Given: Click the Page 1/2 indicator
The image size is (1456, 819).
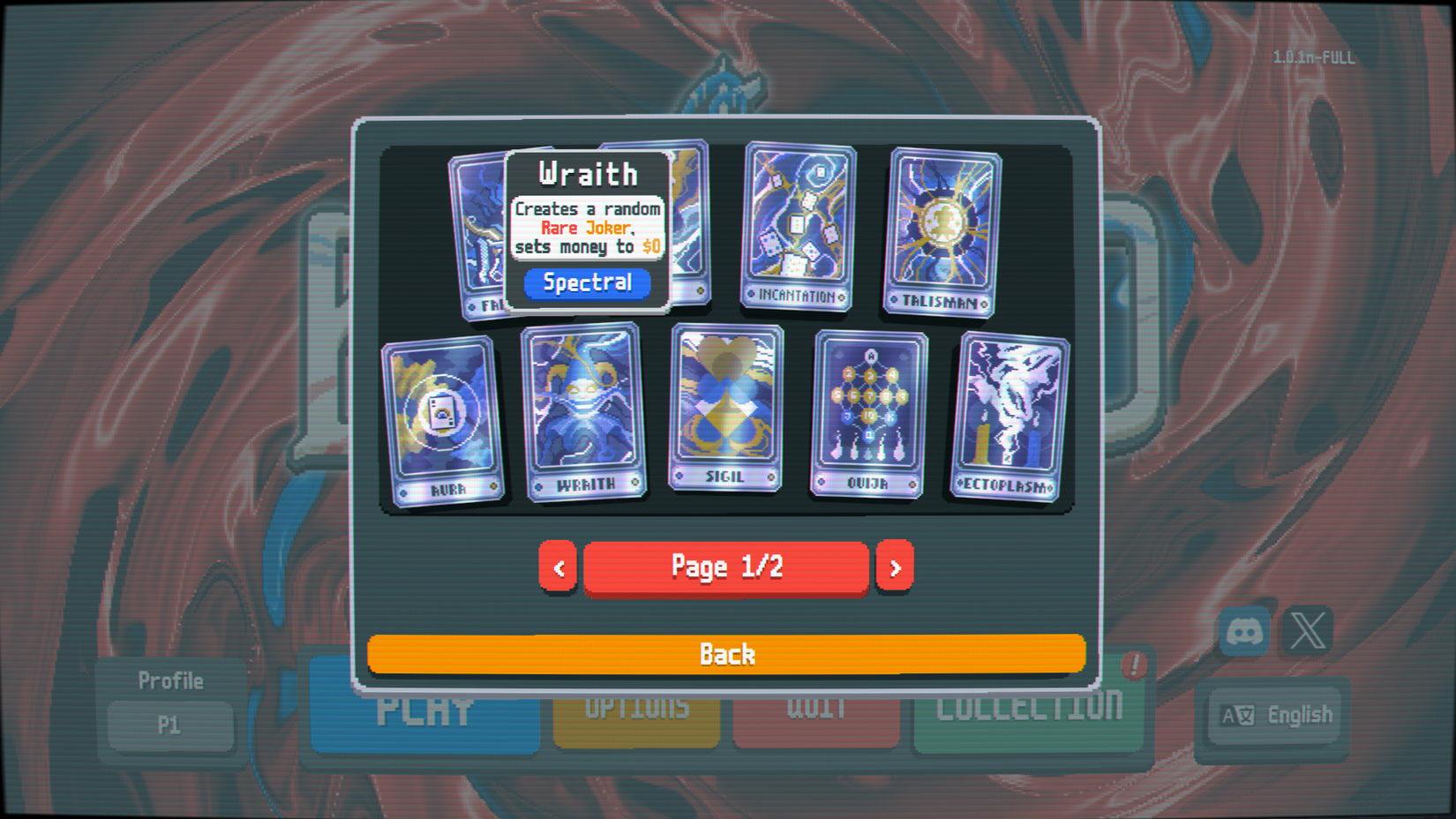Looking at the screenshot, I should pyautogui.click(x=725, y=567).
